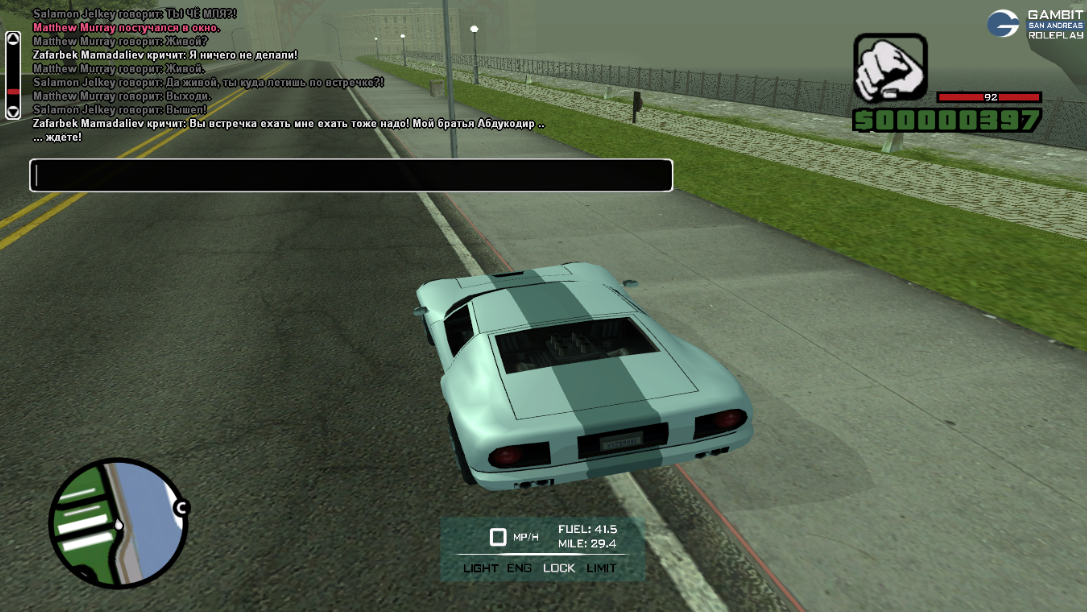Toggle the ENG engine indicator
Image resolution: width=1087 pixels, height=612 pixels.
(x=520, y=568)
